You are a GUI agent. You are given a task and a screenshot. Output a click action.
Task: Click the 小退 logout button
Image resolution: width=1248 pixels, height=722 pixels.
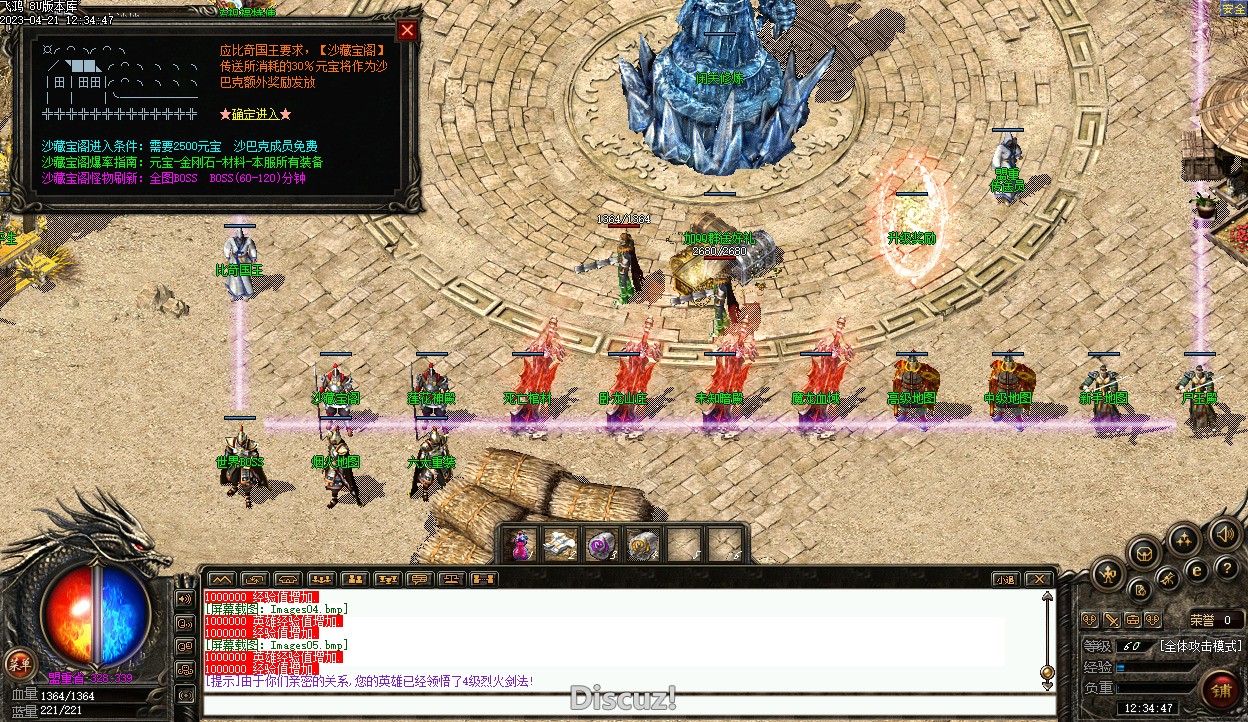point(1004,579)
